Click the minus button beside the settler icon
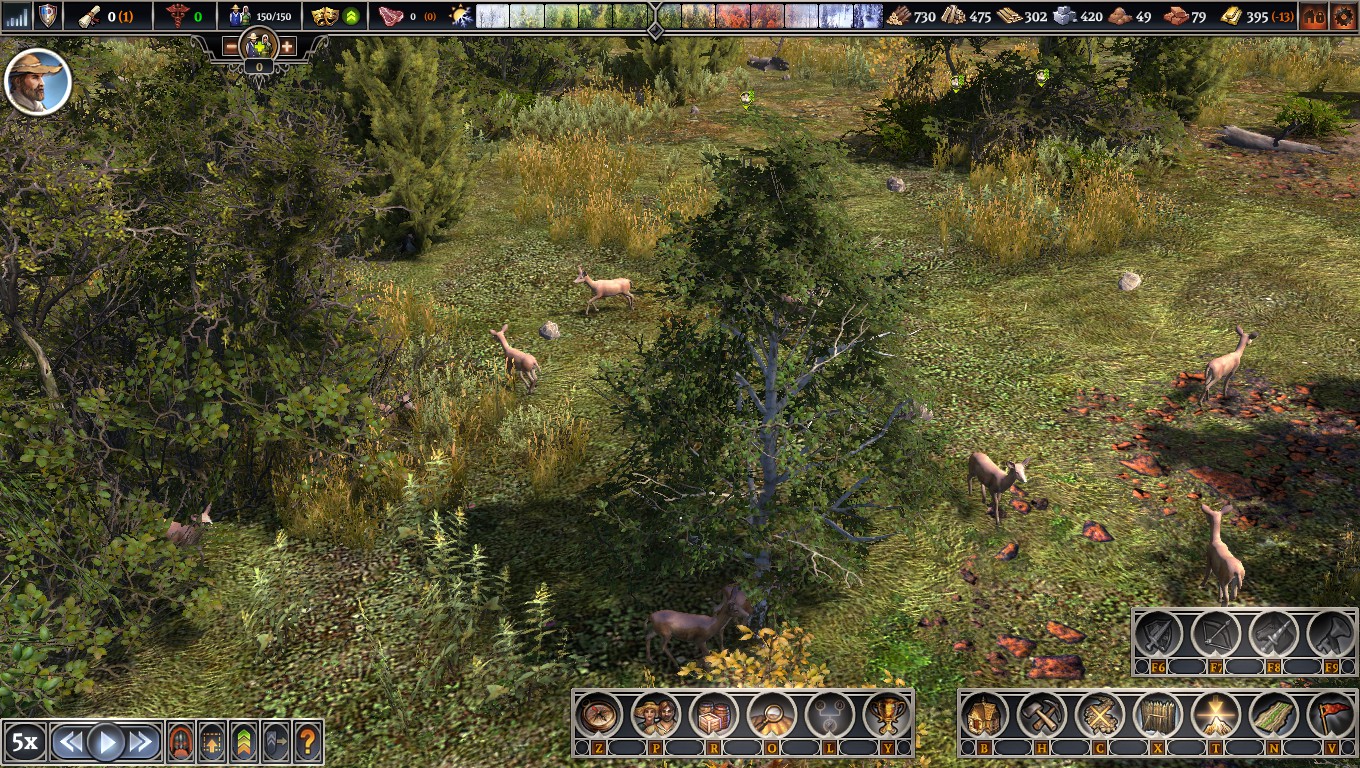 click(231, 47)
